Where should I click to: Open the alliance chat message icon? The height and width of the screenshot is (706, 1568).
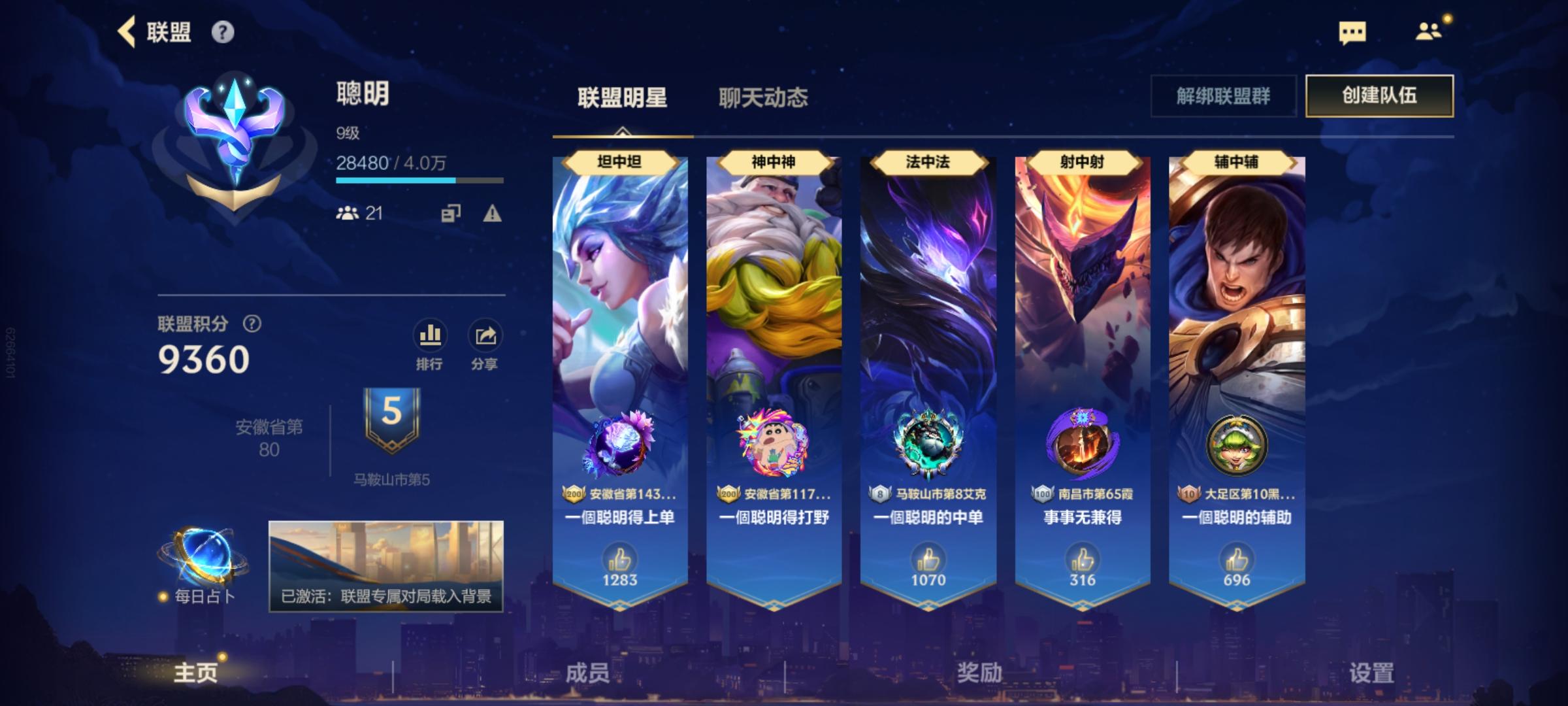pos(1352,31)
